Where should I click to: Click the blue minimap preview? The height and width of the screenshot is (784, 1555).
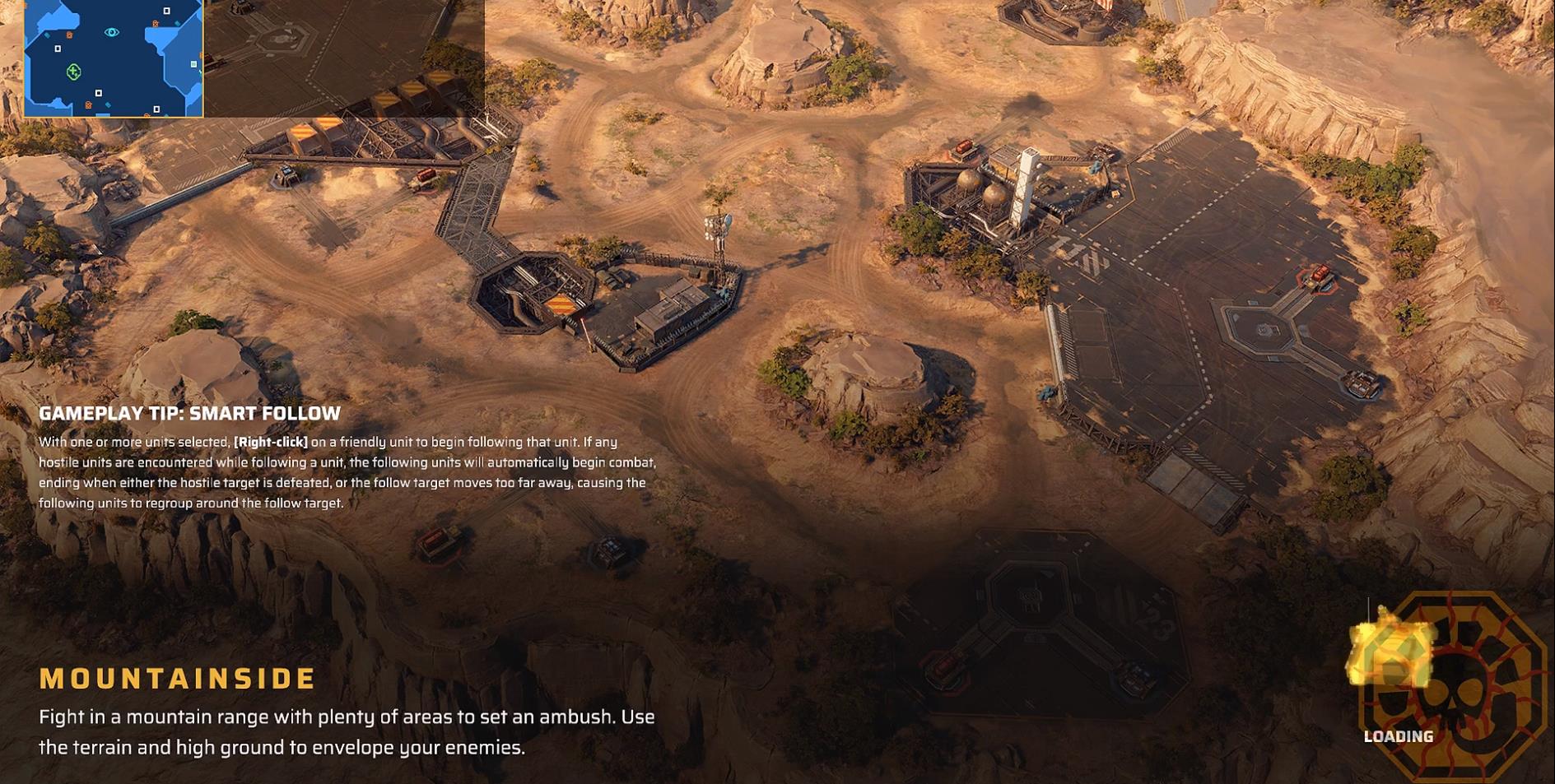pos(114,58)
